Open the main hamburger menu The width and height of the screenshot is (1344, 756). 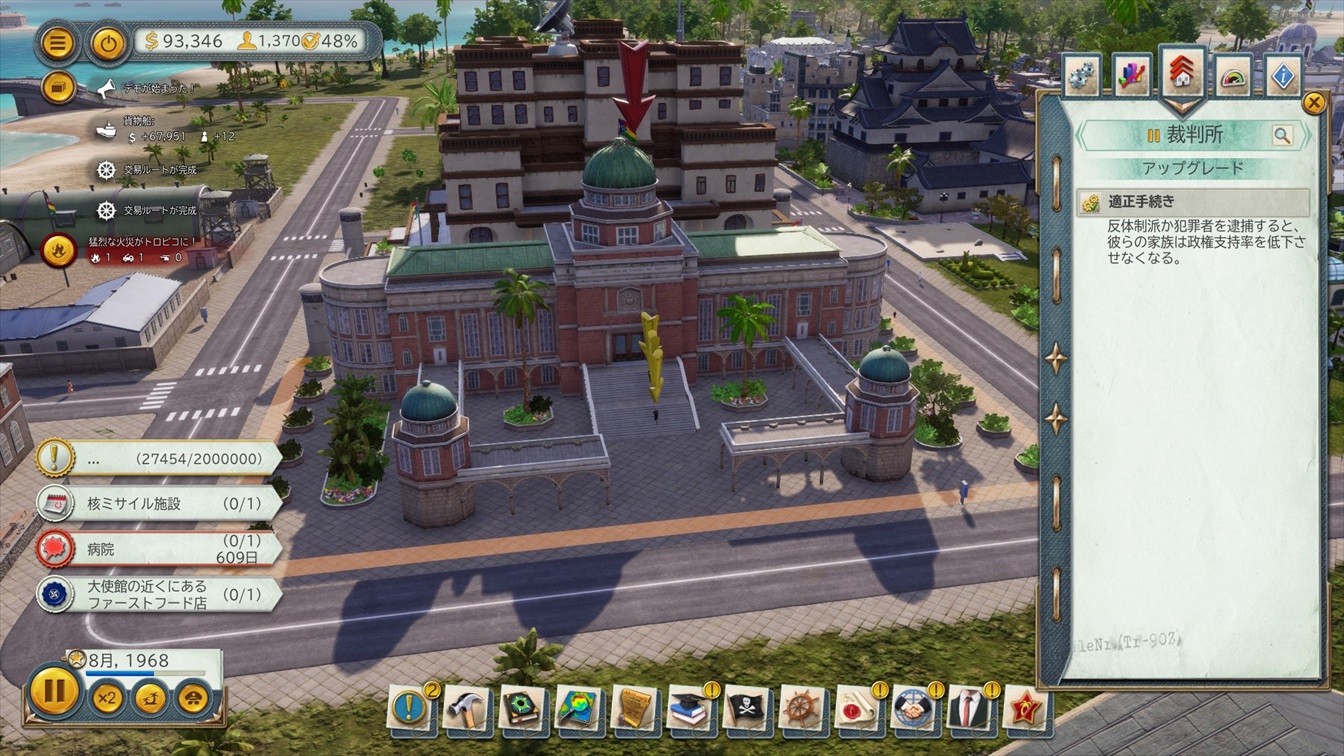[x=59, y=43]
